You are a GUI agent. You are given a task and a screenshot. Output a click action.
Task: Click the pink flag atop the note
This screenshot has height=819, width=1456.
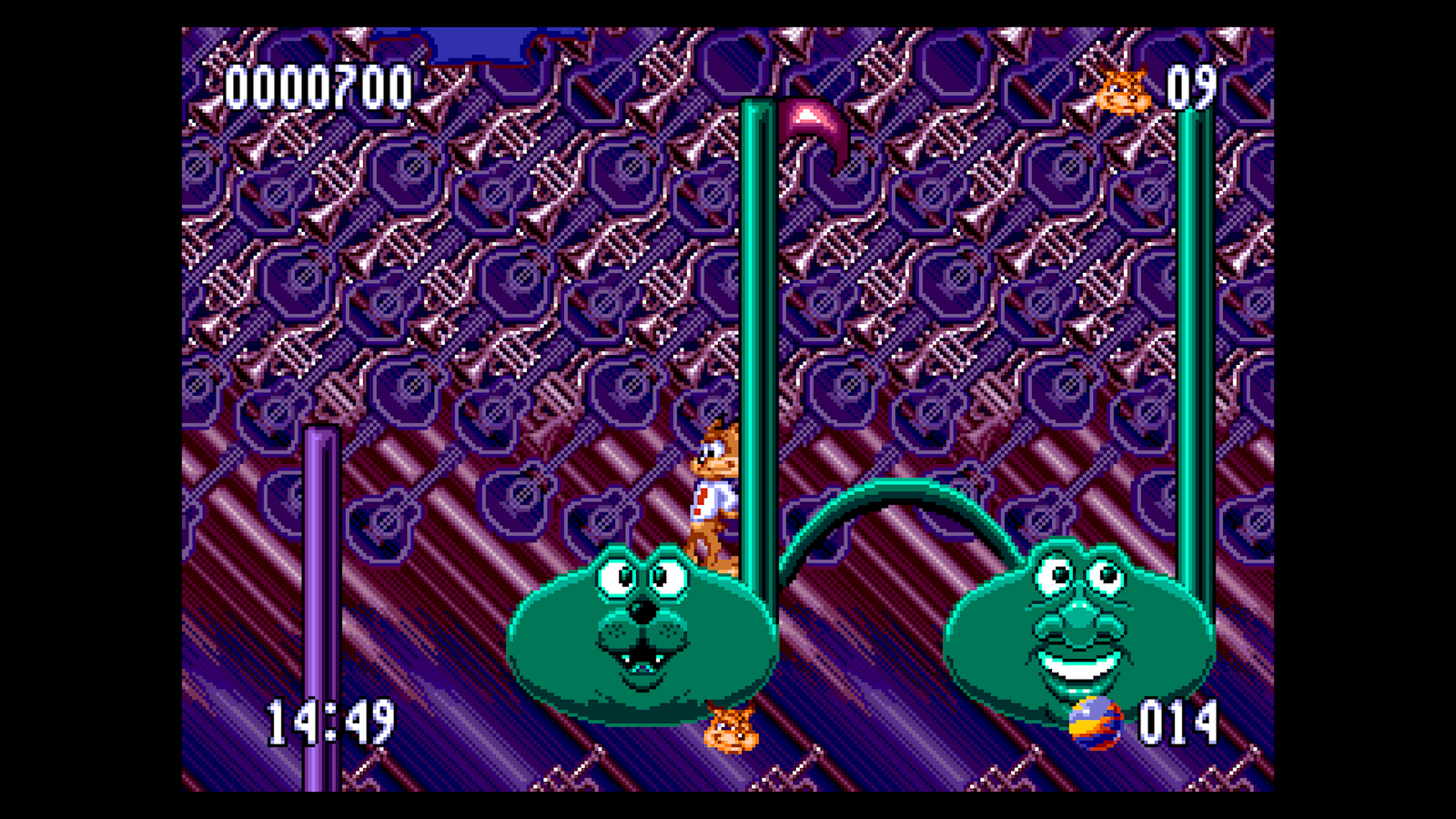808,123
